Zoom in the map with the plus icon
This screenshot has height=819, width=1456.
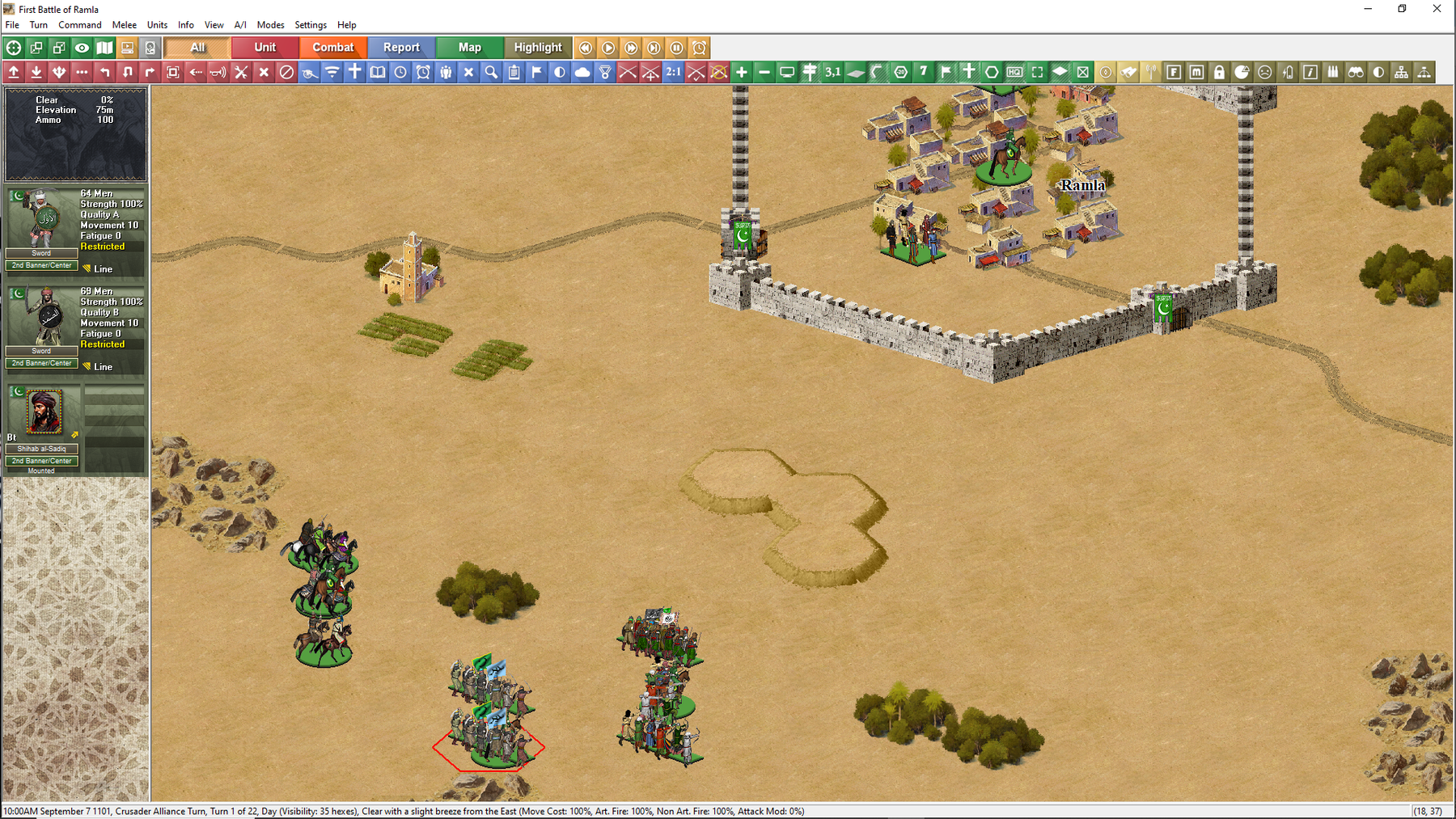(x=741, y=73)
